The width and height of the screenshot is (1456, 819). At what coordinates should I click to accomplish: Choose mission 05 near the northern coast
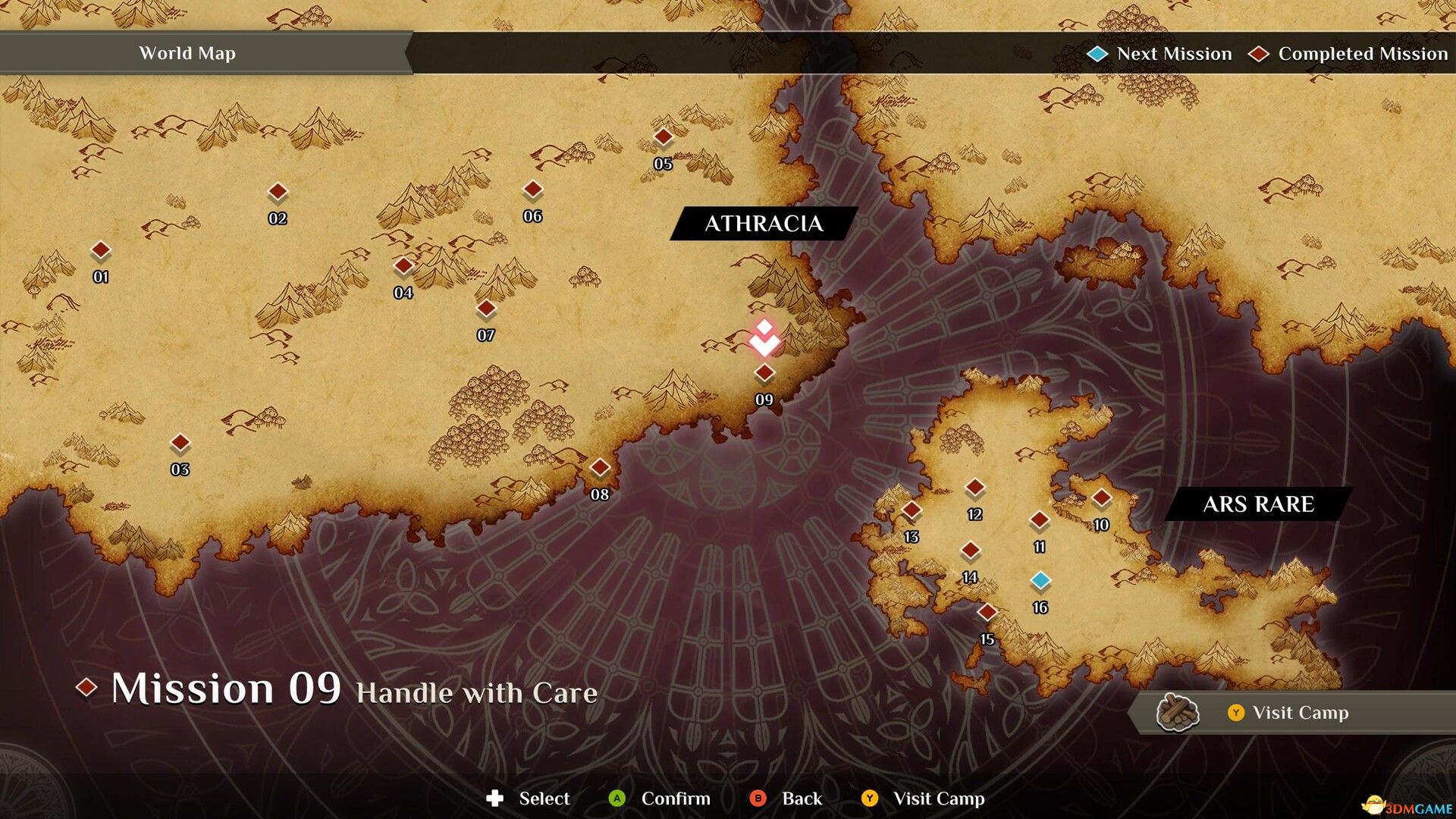coord(664,137)
